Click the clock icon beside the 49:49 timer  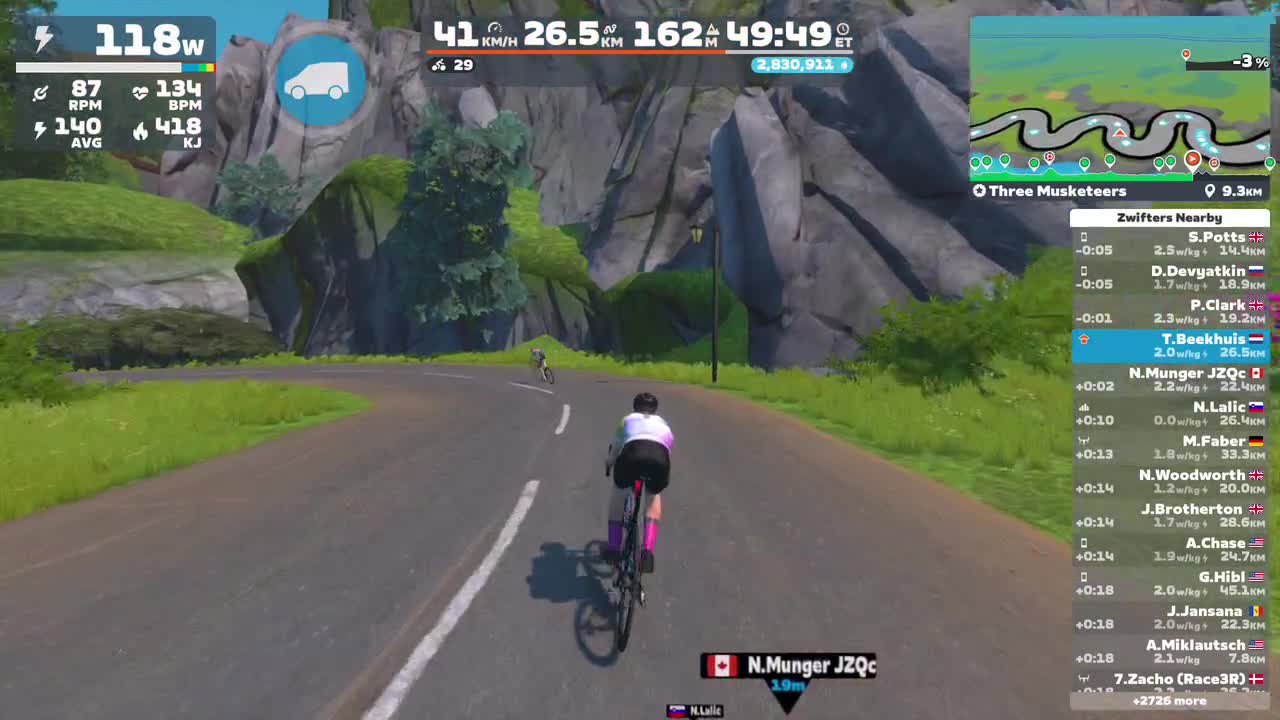844,31
